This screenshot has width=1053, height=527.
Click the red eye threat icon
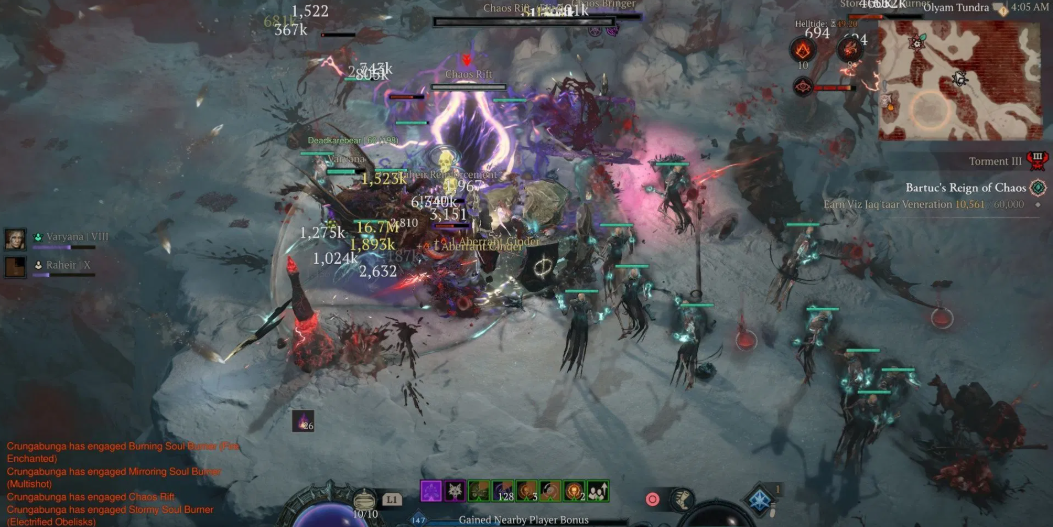pyautogui.click(x=802, y=87)
